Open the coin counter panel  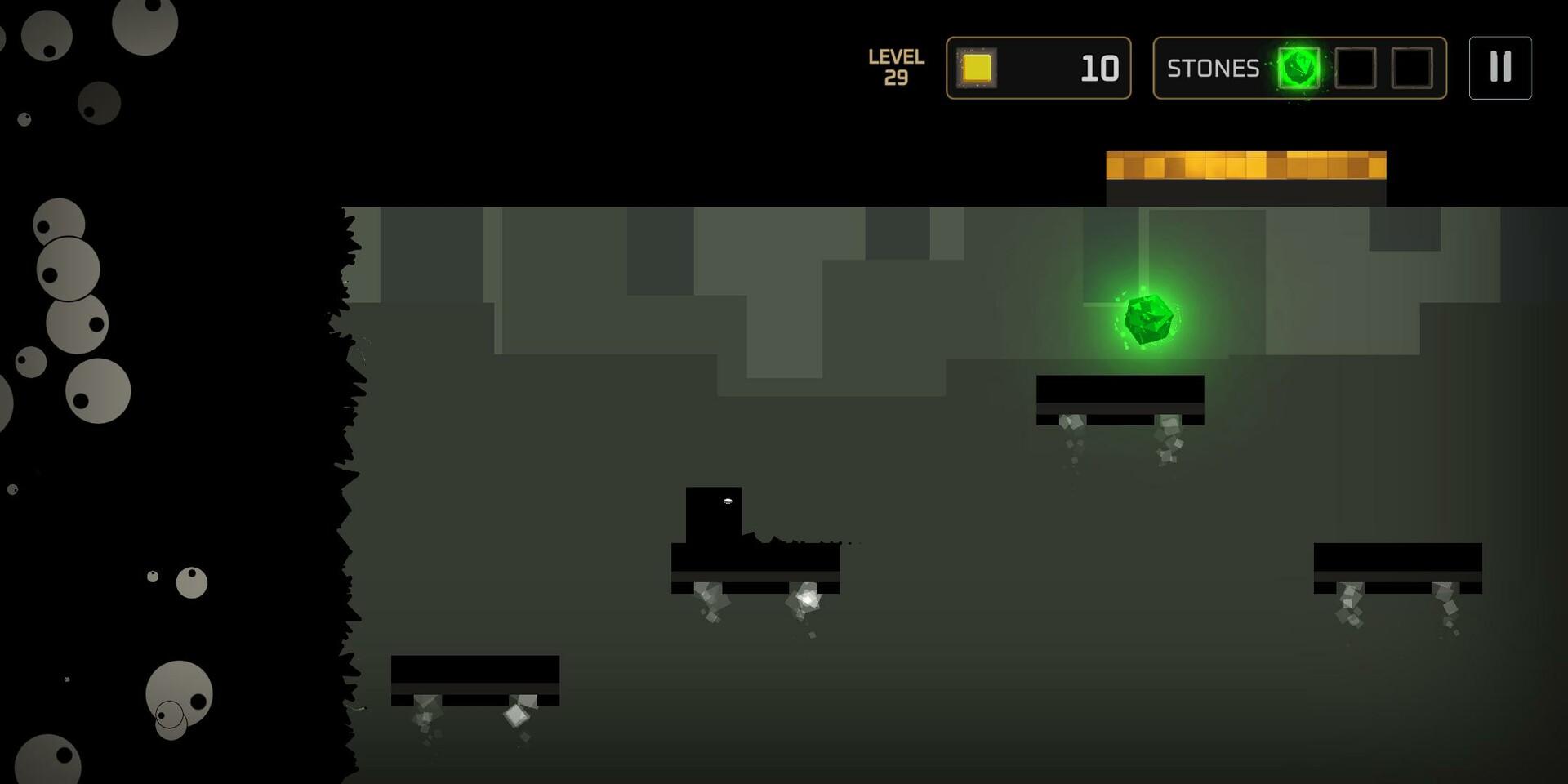point(1037,68)
